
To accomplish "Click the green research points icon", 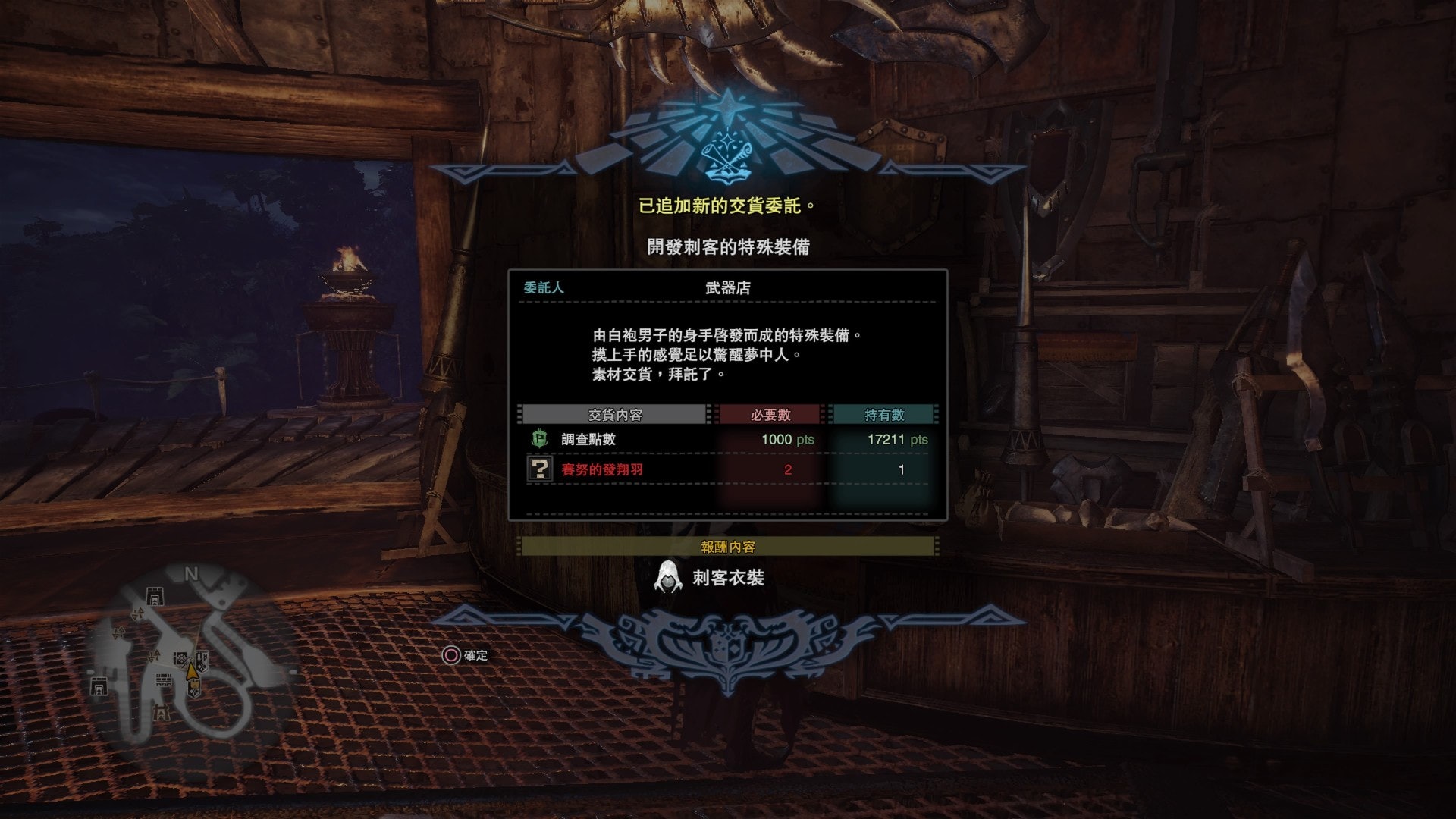I will pyautogui.click(x=539, y=439).
